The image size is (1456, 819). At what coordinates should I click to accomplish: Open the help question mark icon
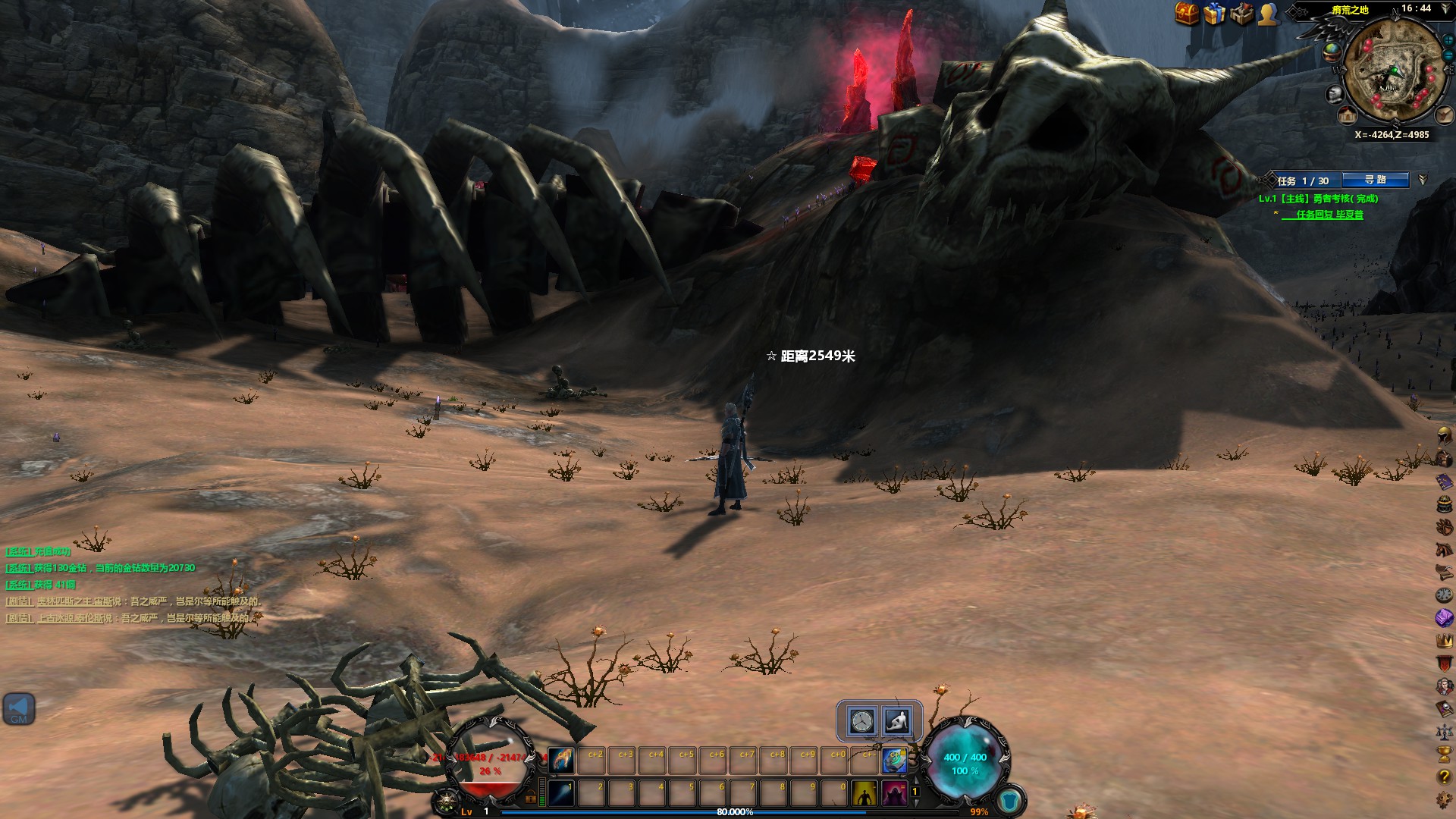point(1444,777)
